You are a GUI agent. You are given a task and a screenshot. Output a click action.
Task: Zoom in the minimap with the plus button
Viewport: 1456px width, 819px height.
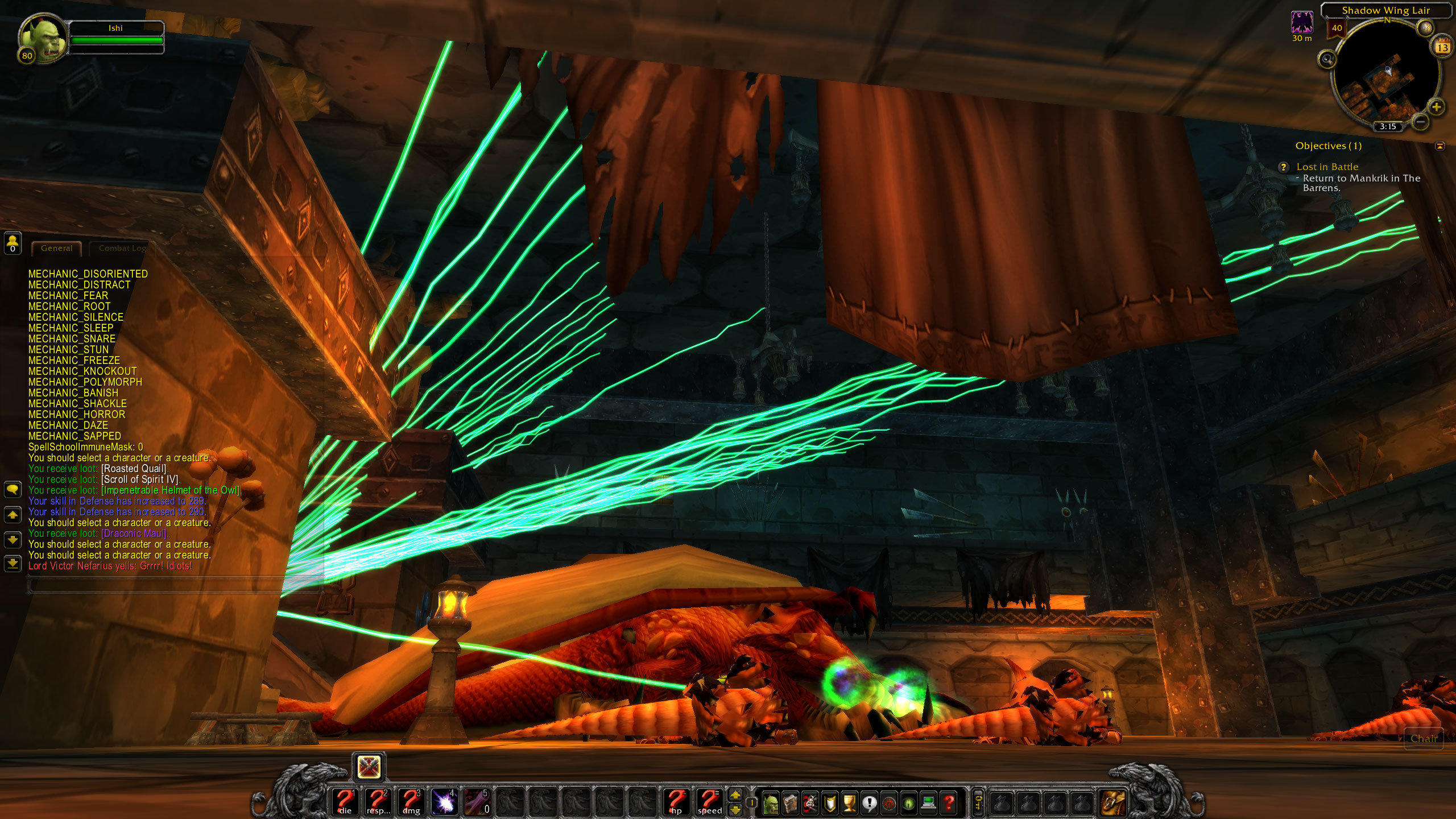1436,106
